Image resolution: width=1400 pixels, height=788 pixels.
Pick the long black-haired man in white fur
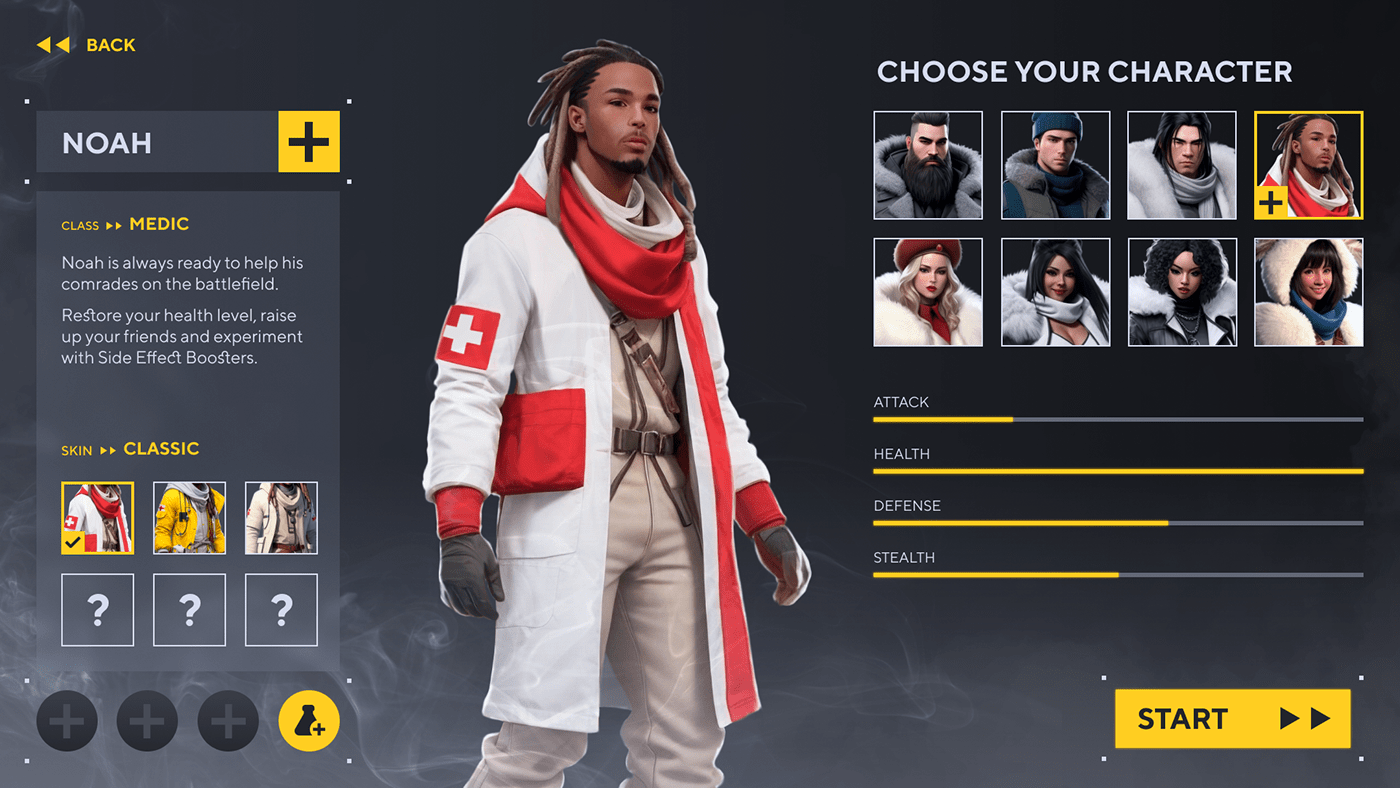coord(1182,165)
